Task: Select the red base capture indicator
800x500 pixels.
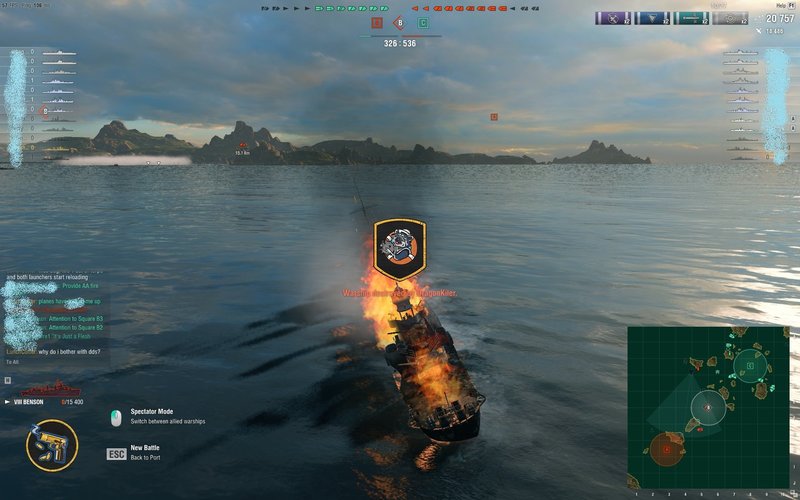Action: click(x=376, y=22)
